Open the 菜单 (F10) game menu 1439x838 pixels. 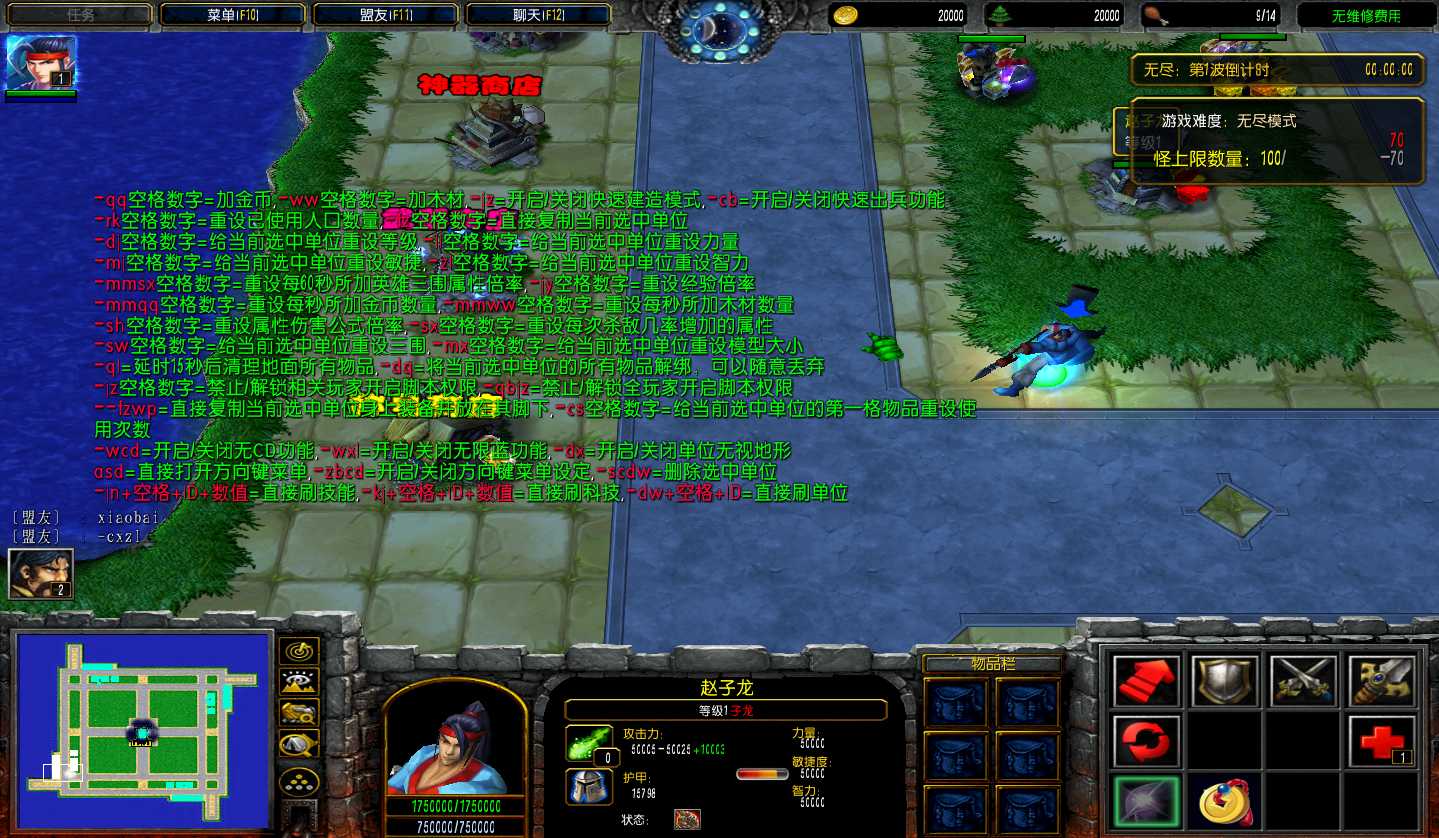(x=232, y=15)
